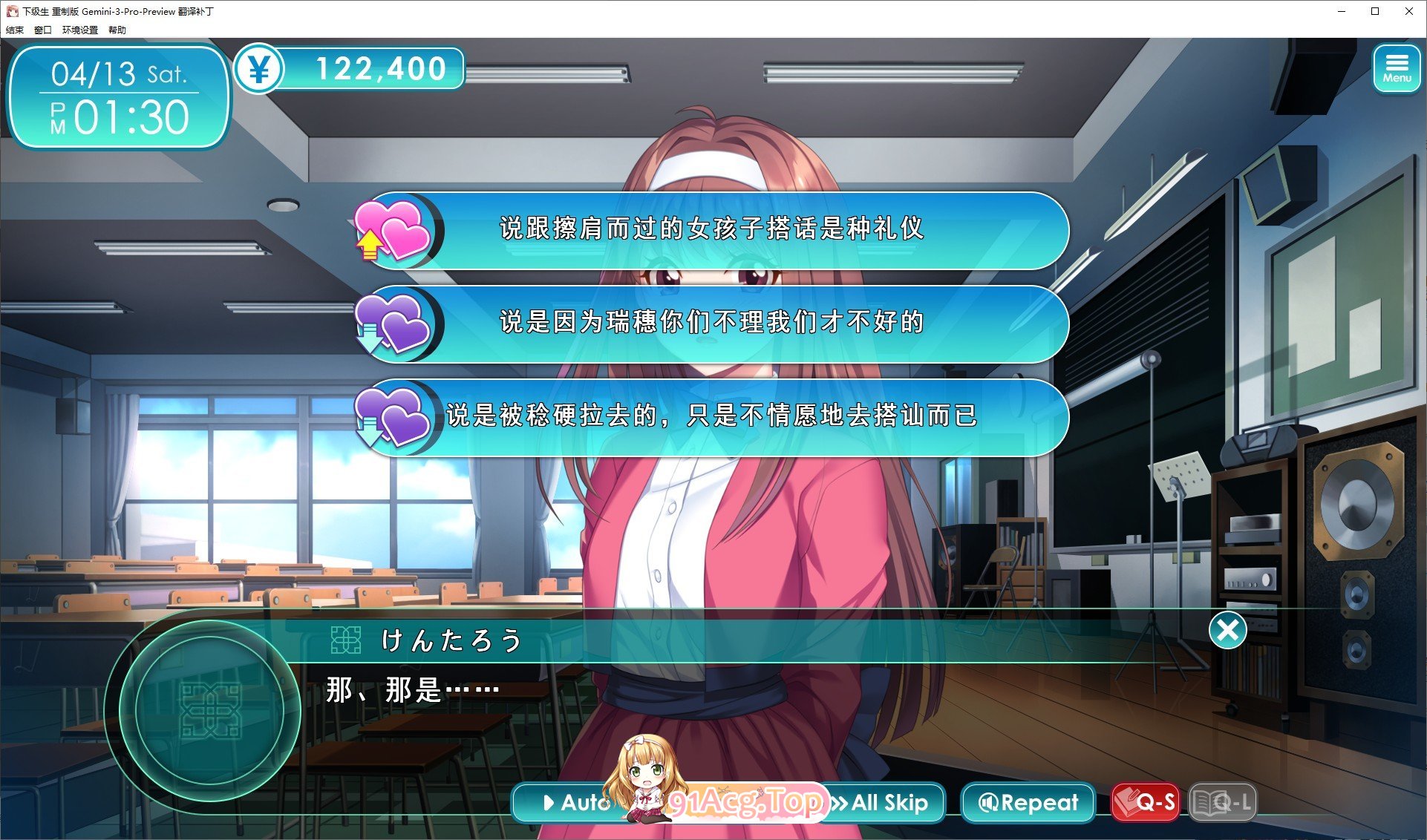Image resolution: width=1427 pixels, height=840 pixels.
Task: Expand the 帮助 help menu
Action: pyautogui.click(x=117, y=30)
